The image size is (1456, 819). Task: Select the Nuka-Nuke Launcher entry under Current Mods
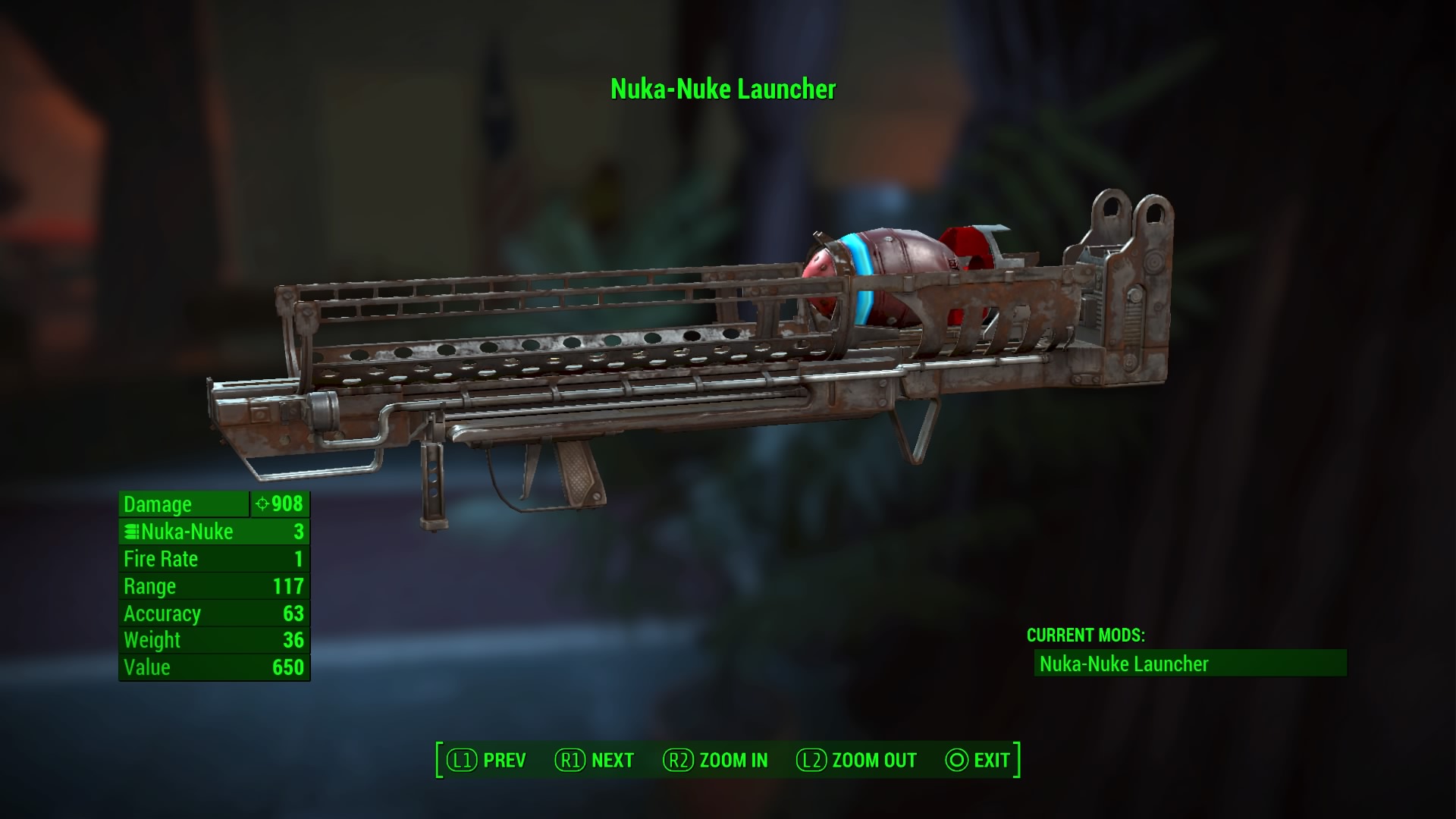[x=1189, y=664]
